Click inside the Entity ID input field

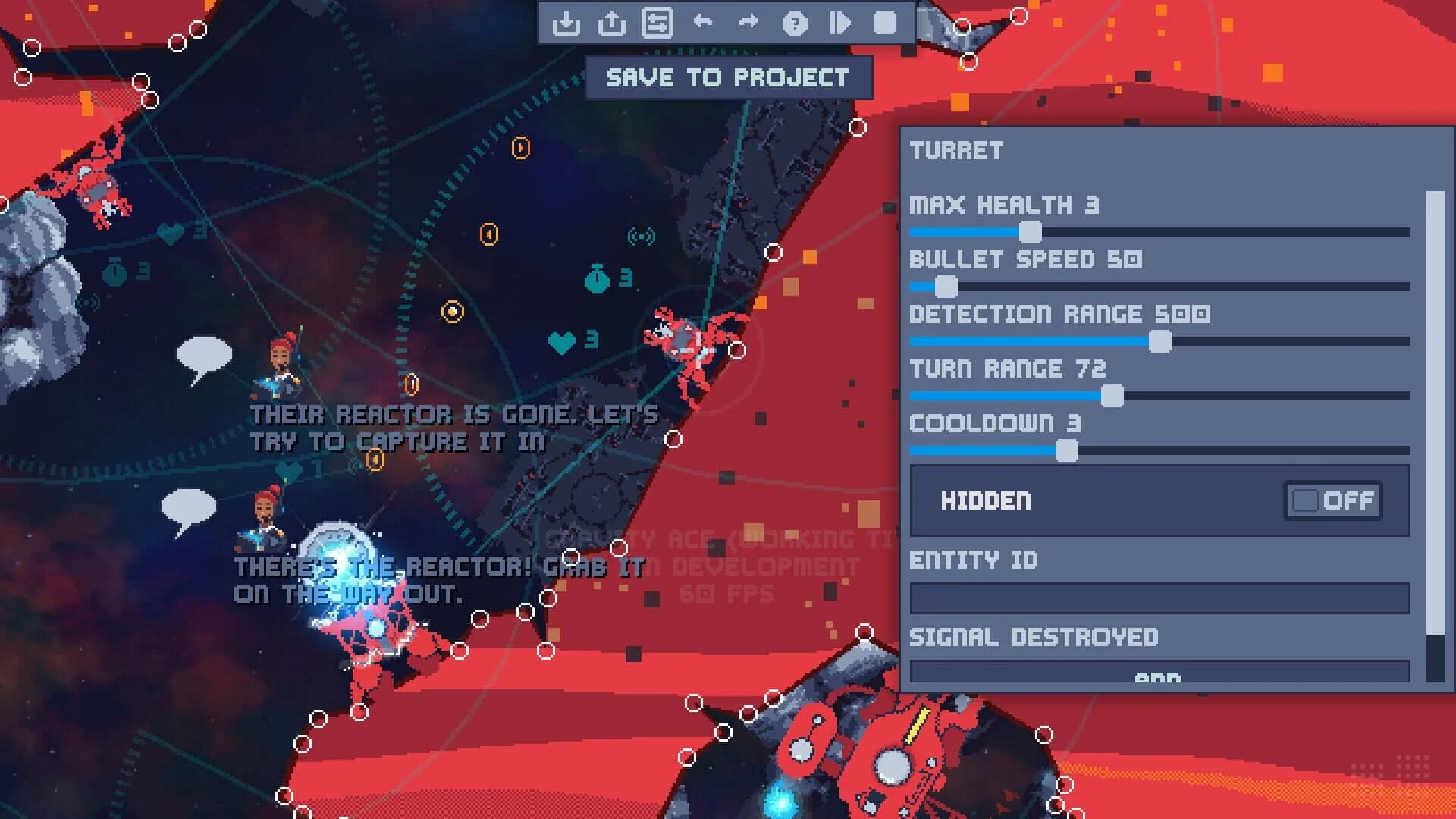pyautogui.click(x=1153, y=598)
